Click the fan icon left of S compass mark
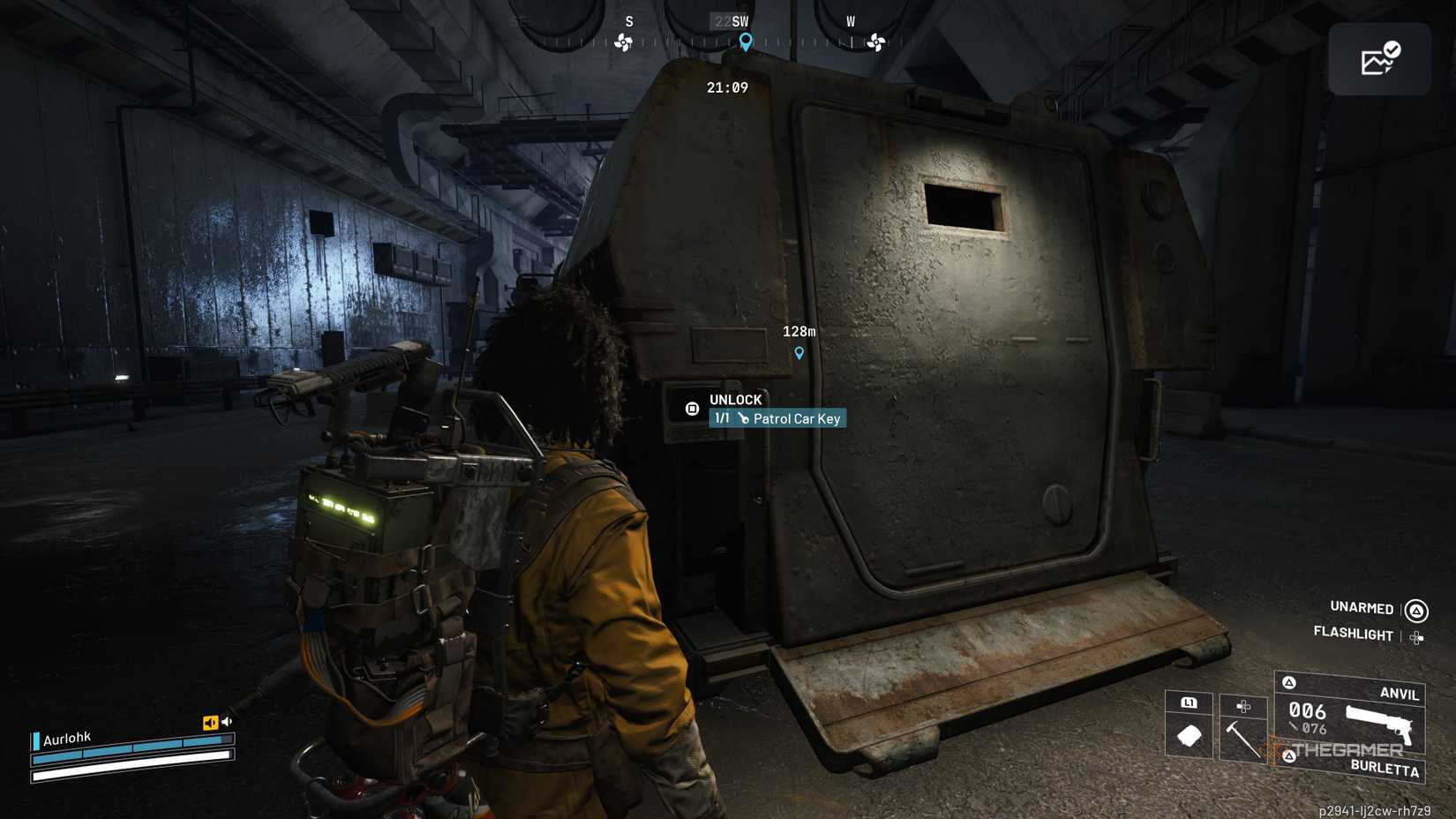The image size is (1456, 819). coord(623,41)
